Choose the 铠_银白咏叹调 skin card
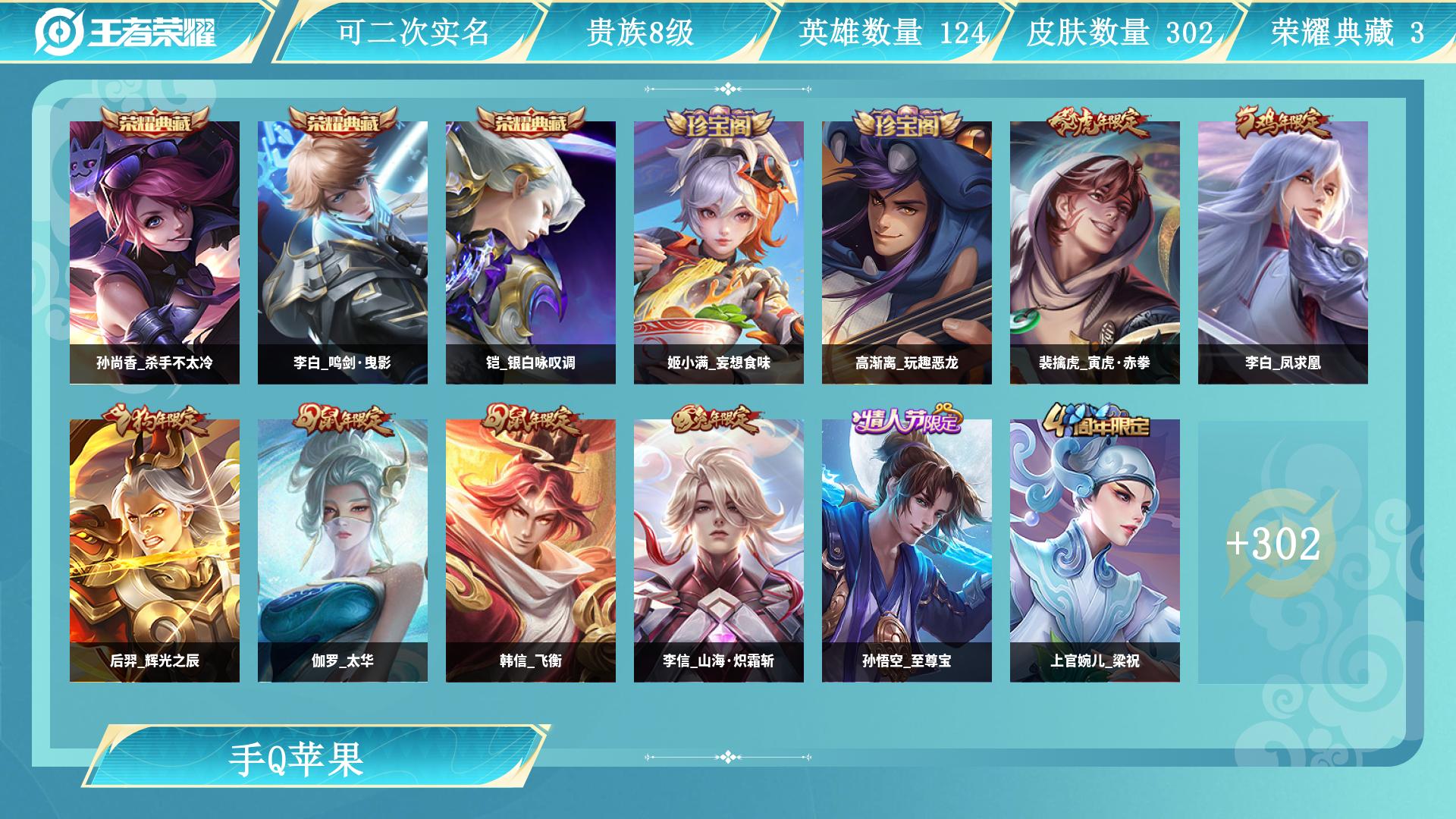The height and width of the screenshot is (819, 1456). (531, 253)
